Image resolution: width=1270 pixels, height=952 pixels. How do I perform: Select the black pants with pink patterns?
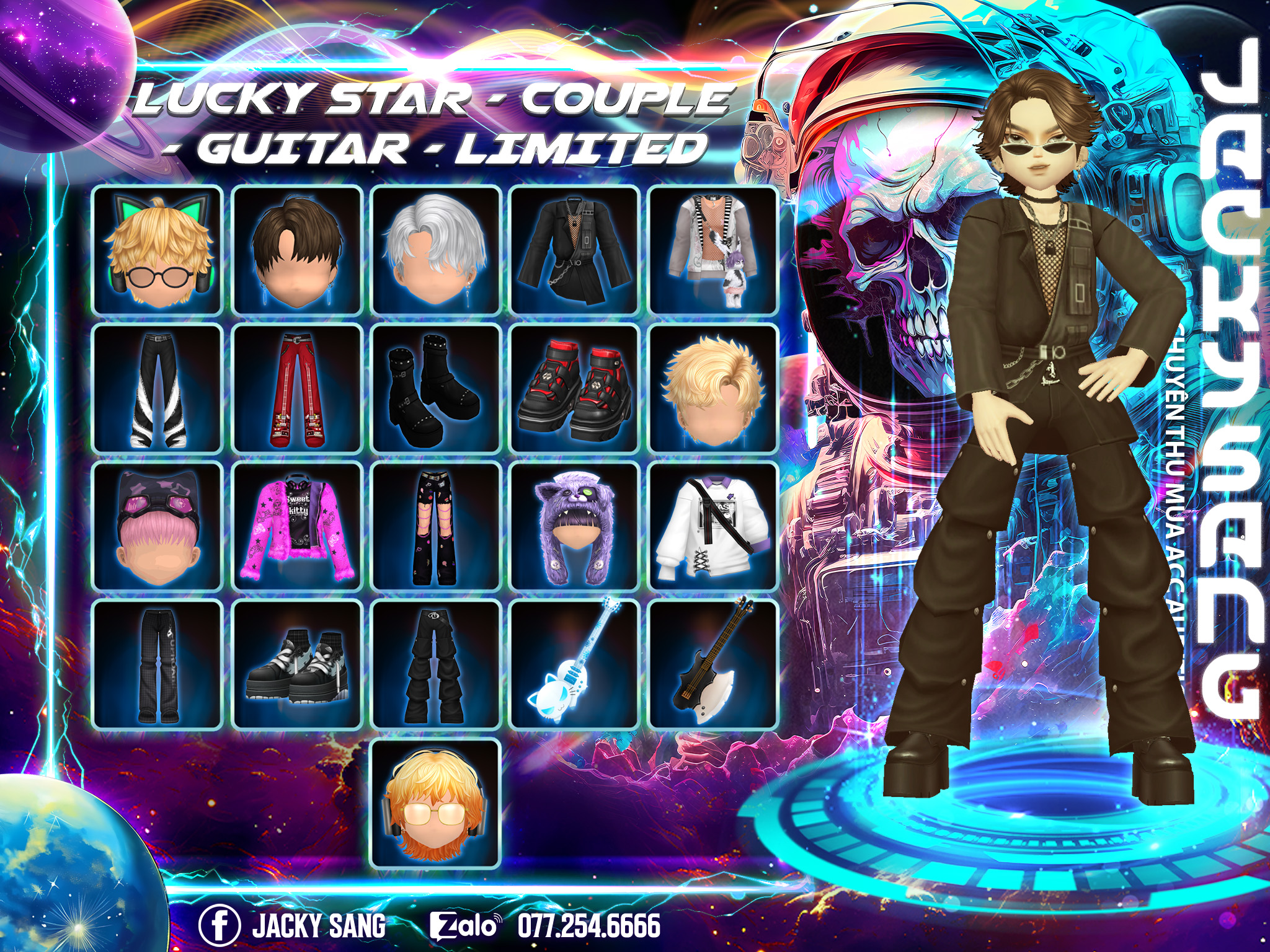(x=435, y=527)
